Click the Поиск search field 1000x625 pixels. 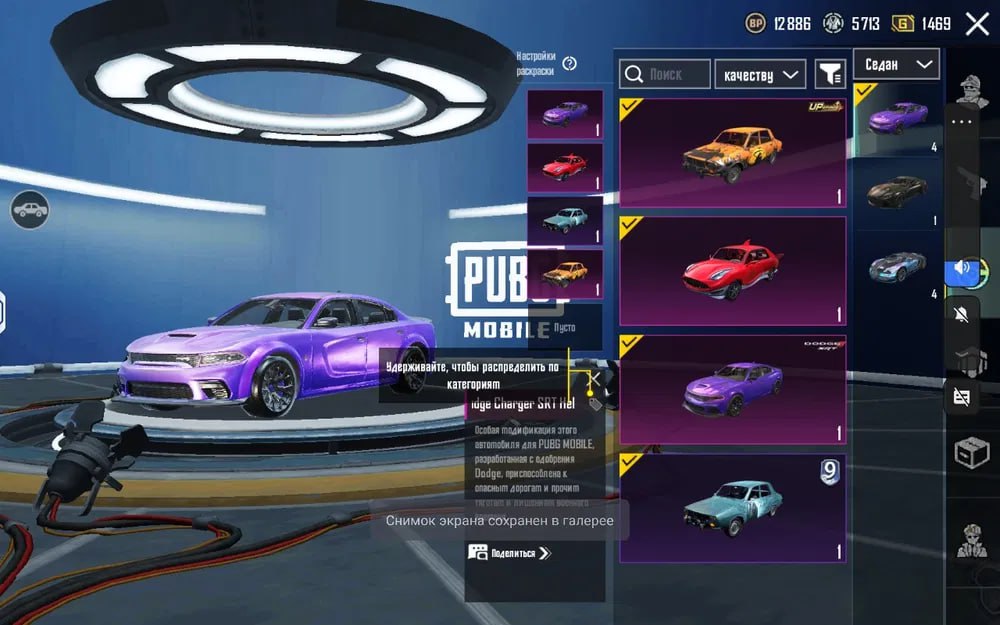(665, 74)
